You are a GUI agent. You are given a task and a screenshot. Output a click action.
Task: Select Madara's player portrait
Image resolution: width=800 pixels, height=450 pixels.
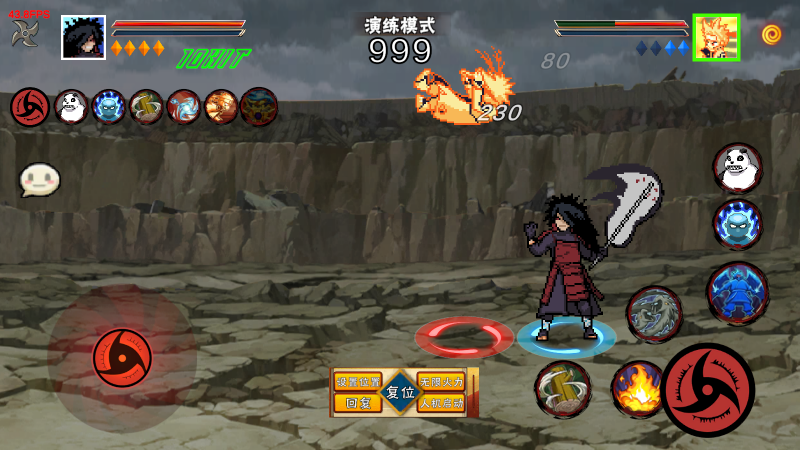[x=83, y=38]
